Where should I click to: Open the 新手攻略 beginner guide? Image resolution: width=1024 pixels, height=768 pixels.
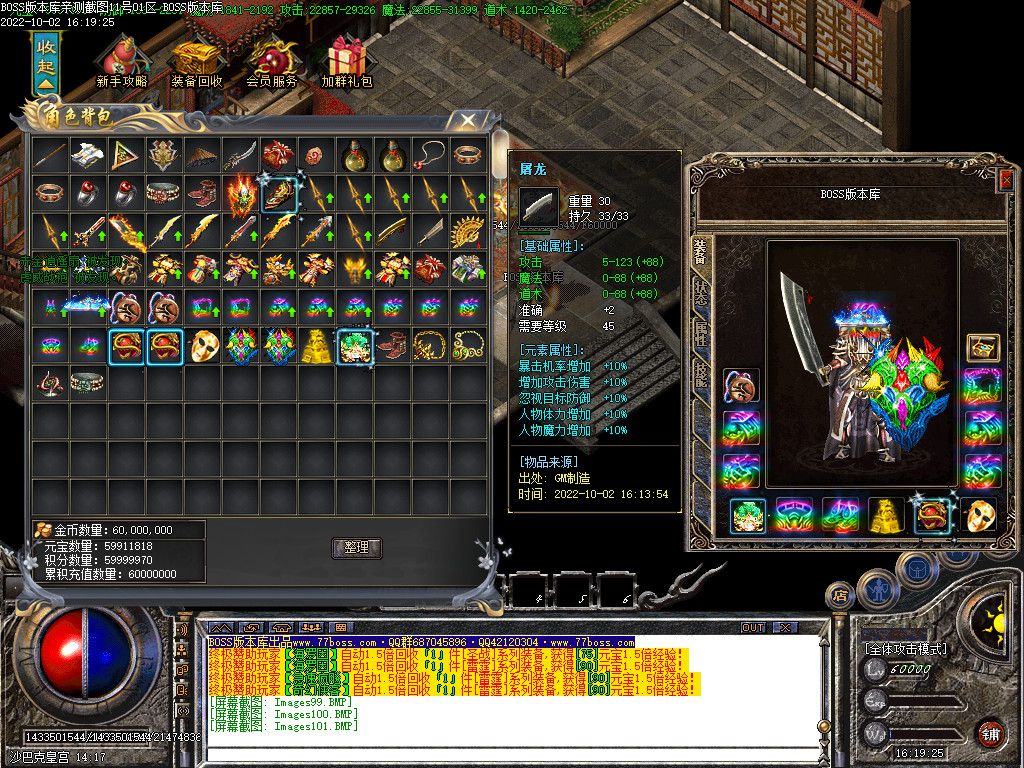pyautogui.click(x=122, y=61)
